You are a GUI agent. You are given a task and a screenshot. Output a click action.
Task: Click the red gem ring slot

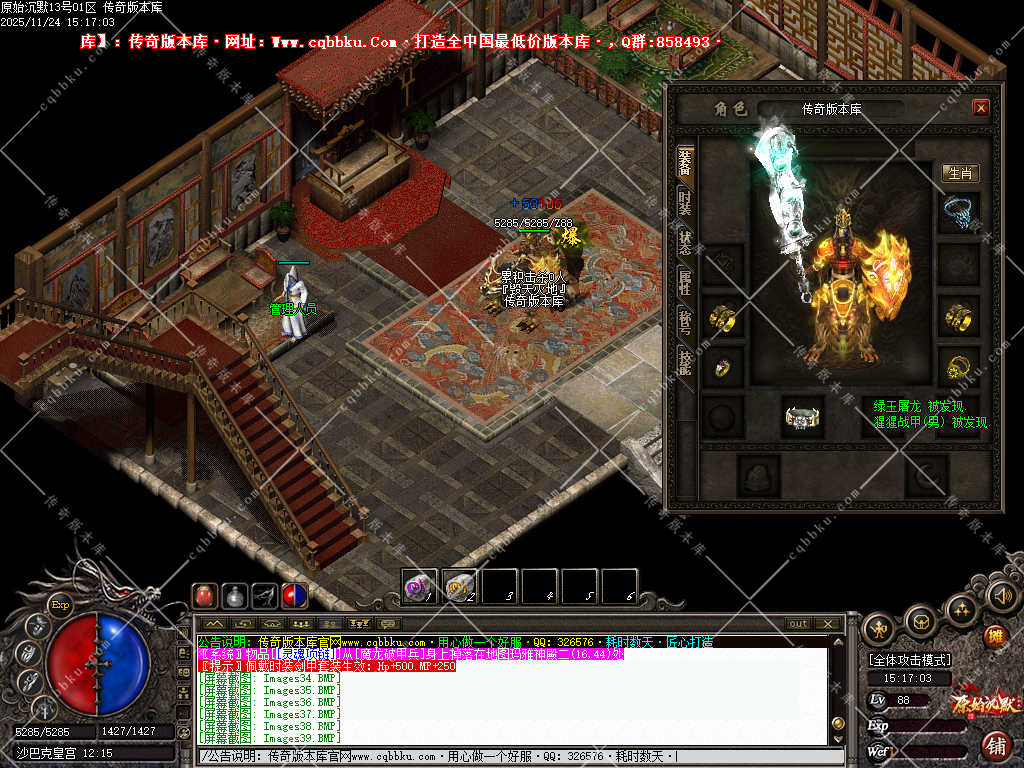(x=721, y=368)
